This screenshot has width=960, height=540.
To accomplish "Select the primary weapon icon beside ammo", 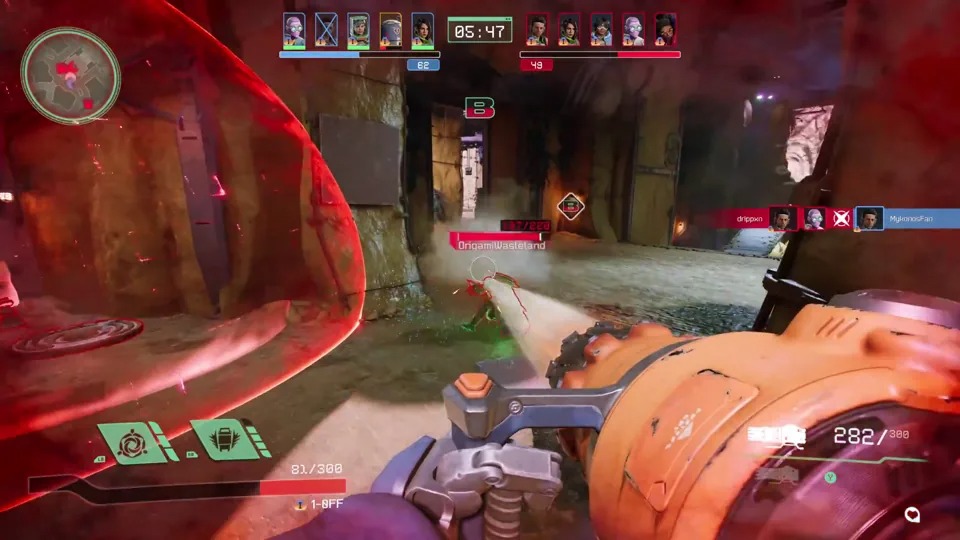I will pyautogui.click(x=776, y=434).
